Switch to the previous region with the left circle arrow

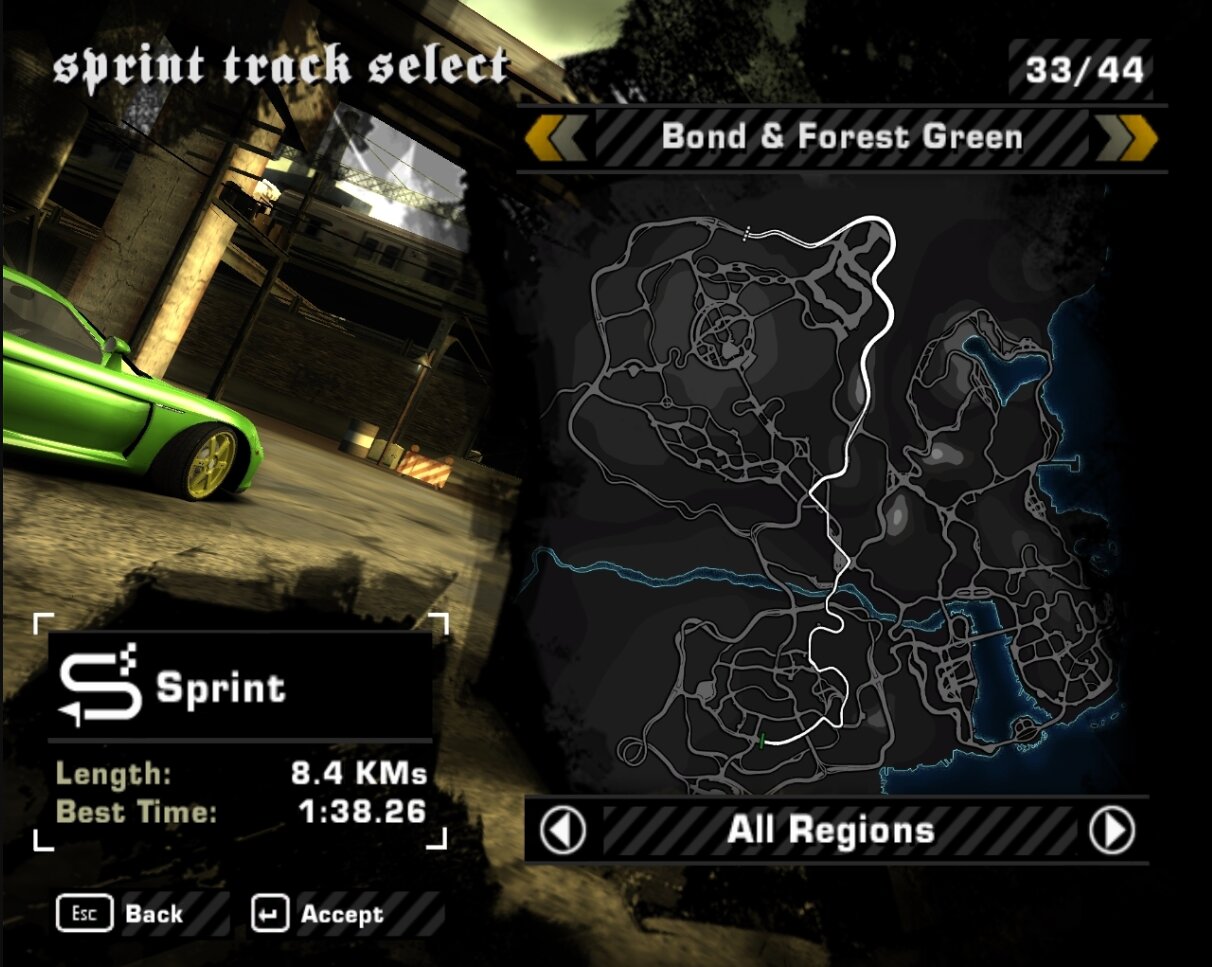point(563,830)
